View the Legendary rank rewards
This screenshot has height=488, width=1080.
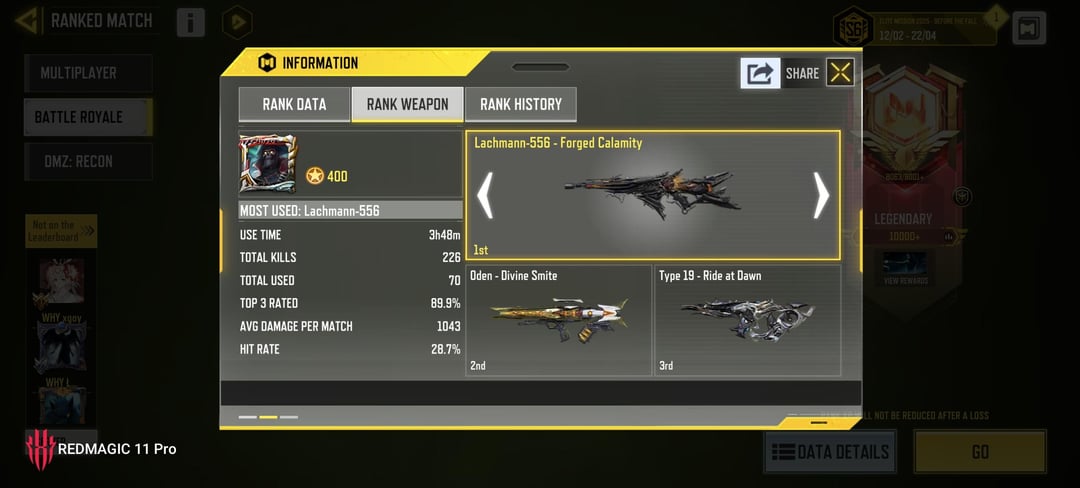[904, 268]
